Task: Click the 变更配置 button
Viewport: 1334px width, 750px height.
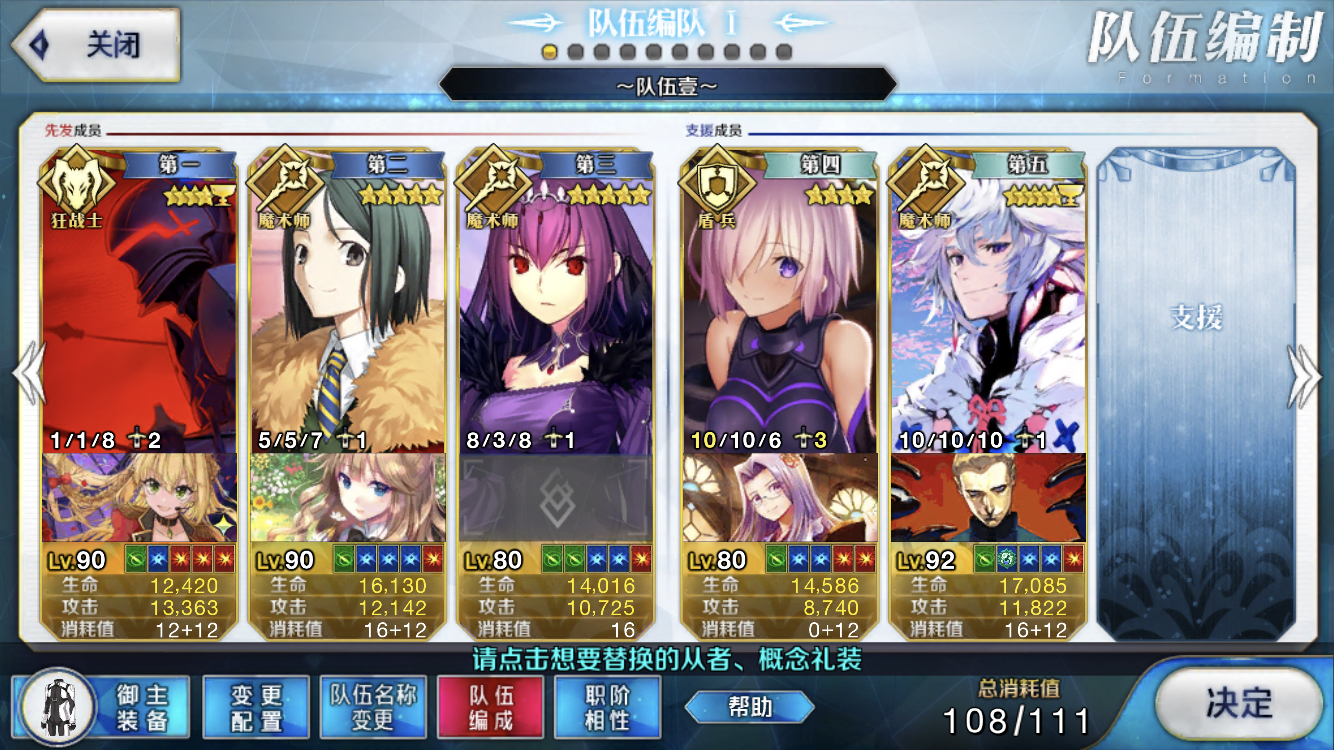Action: tap(256, 707)
